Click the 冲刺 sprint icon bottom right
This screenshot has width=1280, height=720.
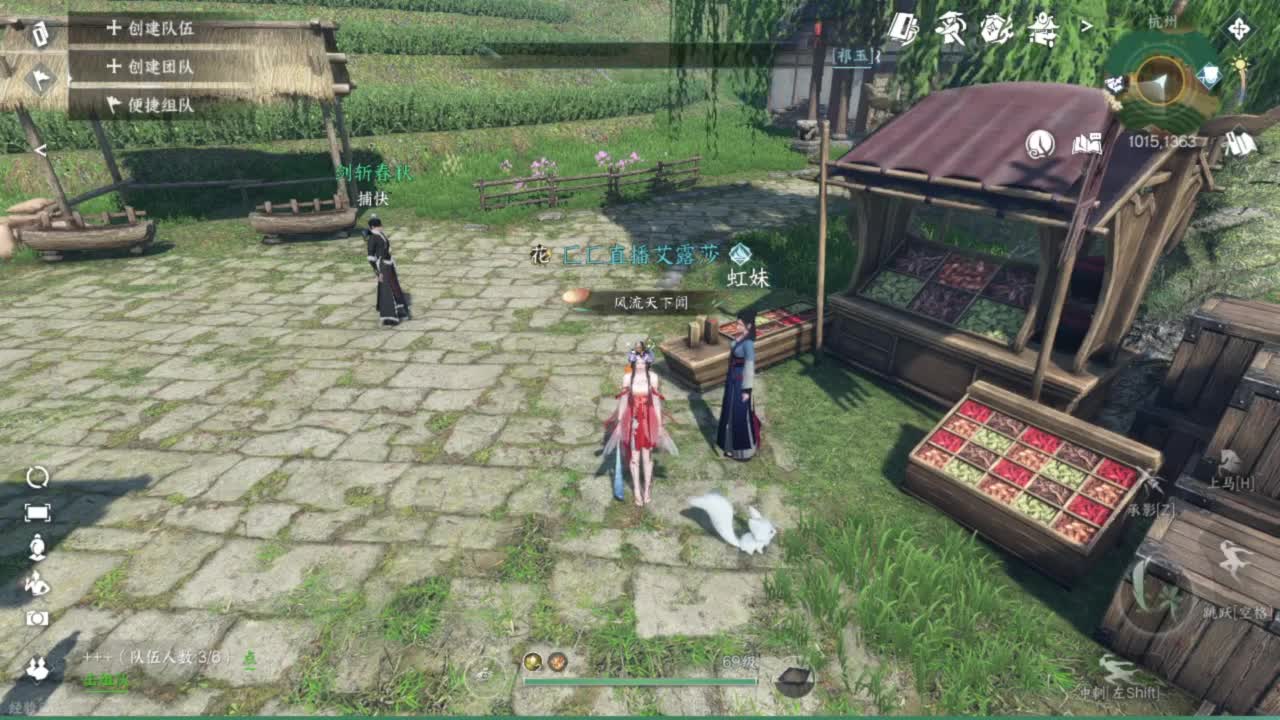click(1117, 668)
